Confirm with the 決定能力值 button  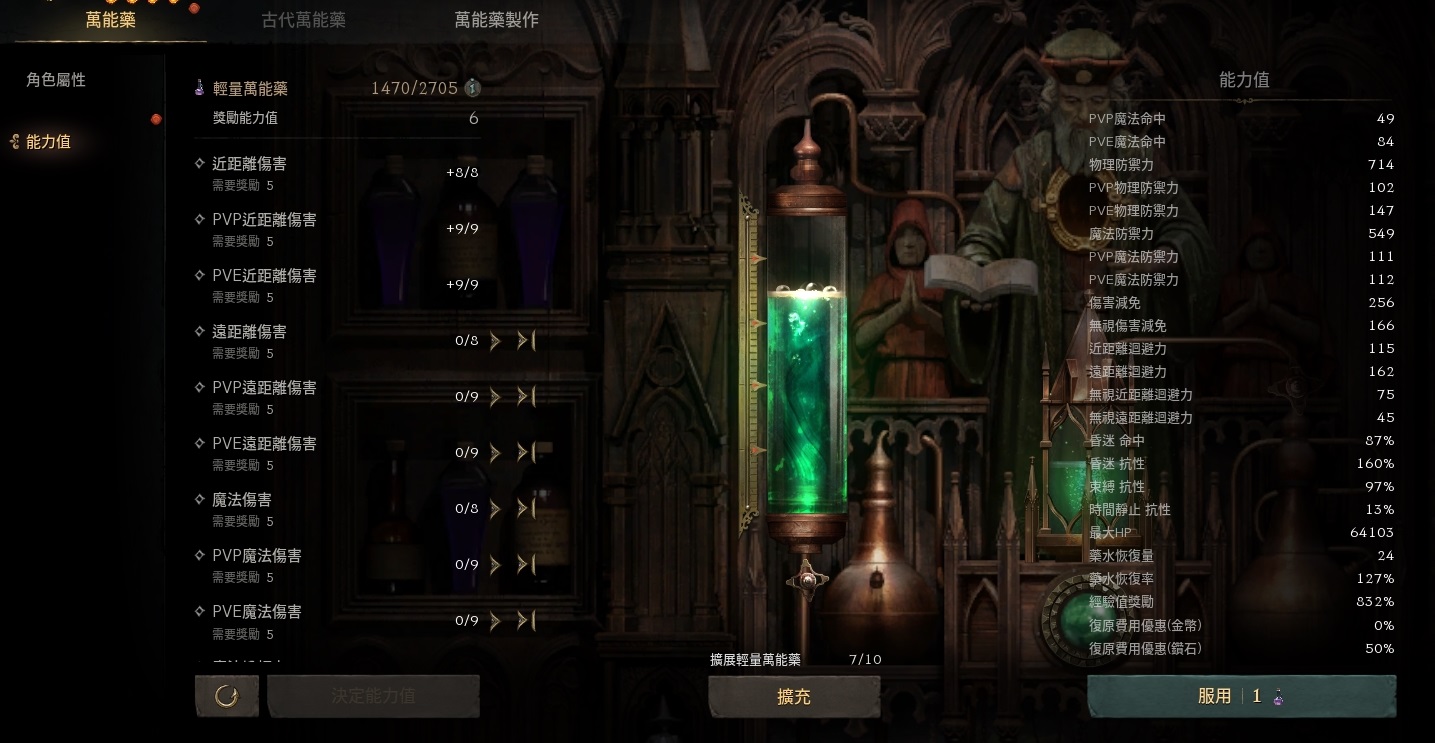tap(373, 696)
